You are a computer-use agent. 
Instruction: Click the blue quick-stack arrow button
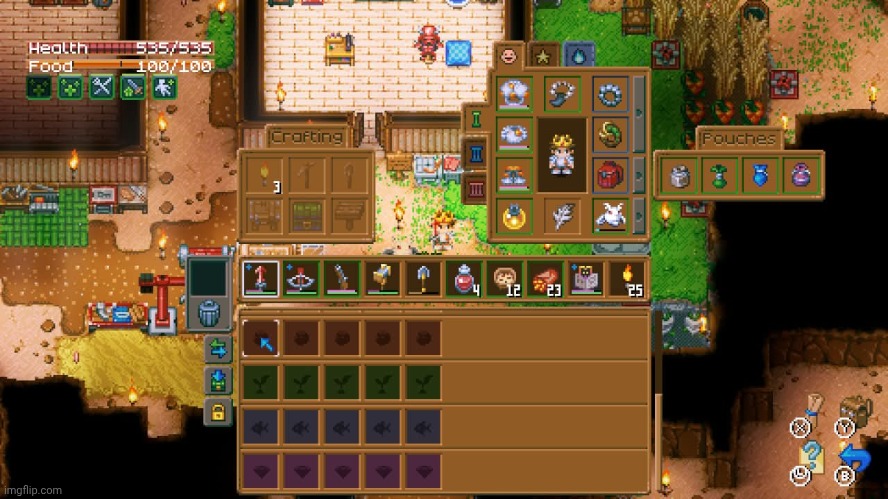tap(217, 380)
